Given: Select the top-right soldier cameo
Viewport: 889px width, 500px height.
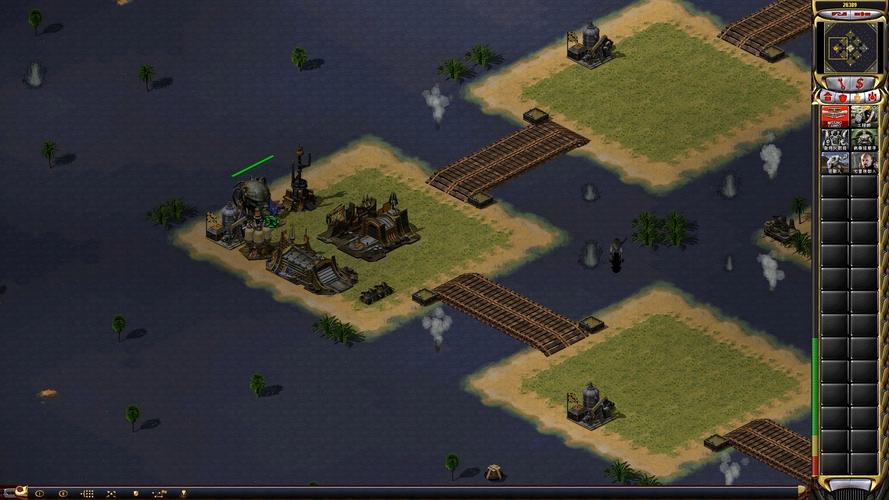Looking at the screenshot, I should 864,116.
